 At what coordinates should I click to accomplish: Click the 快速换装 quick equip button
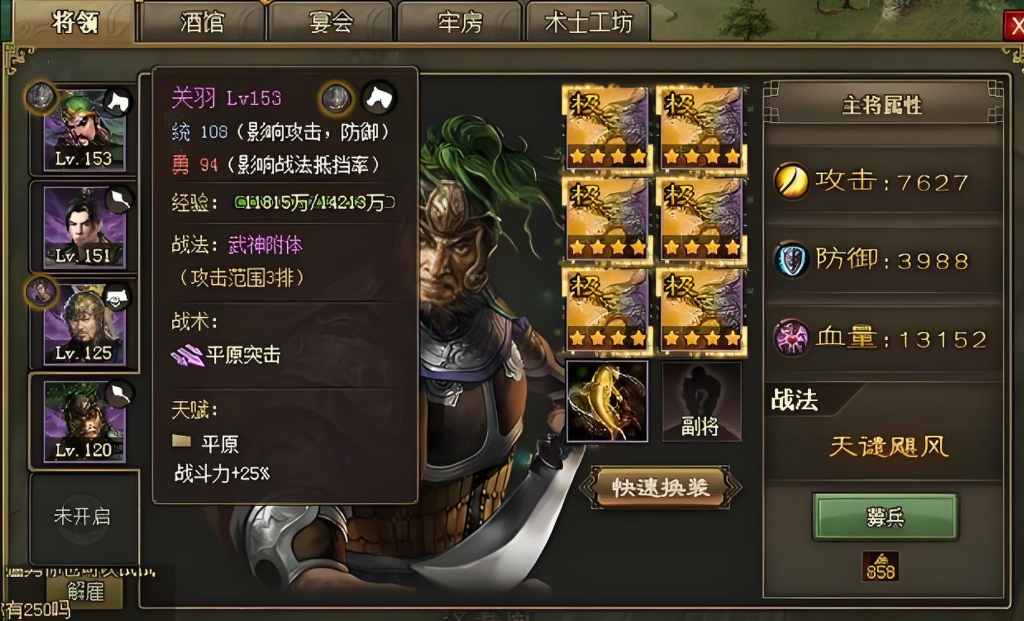662,487
